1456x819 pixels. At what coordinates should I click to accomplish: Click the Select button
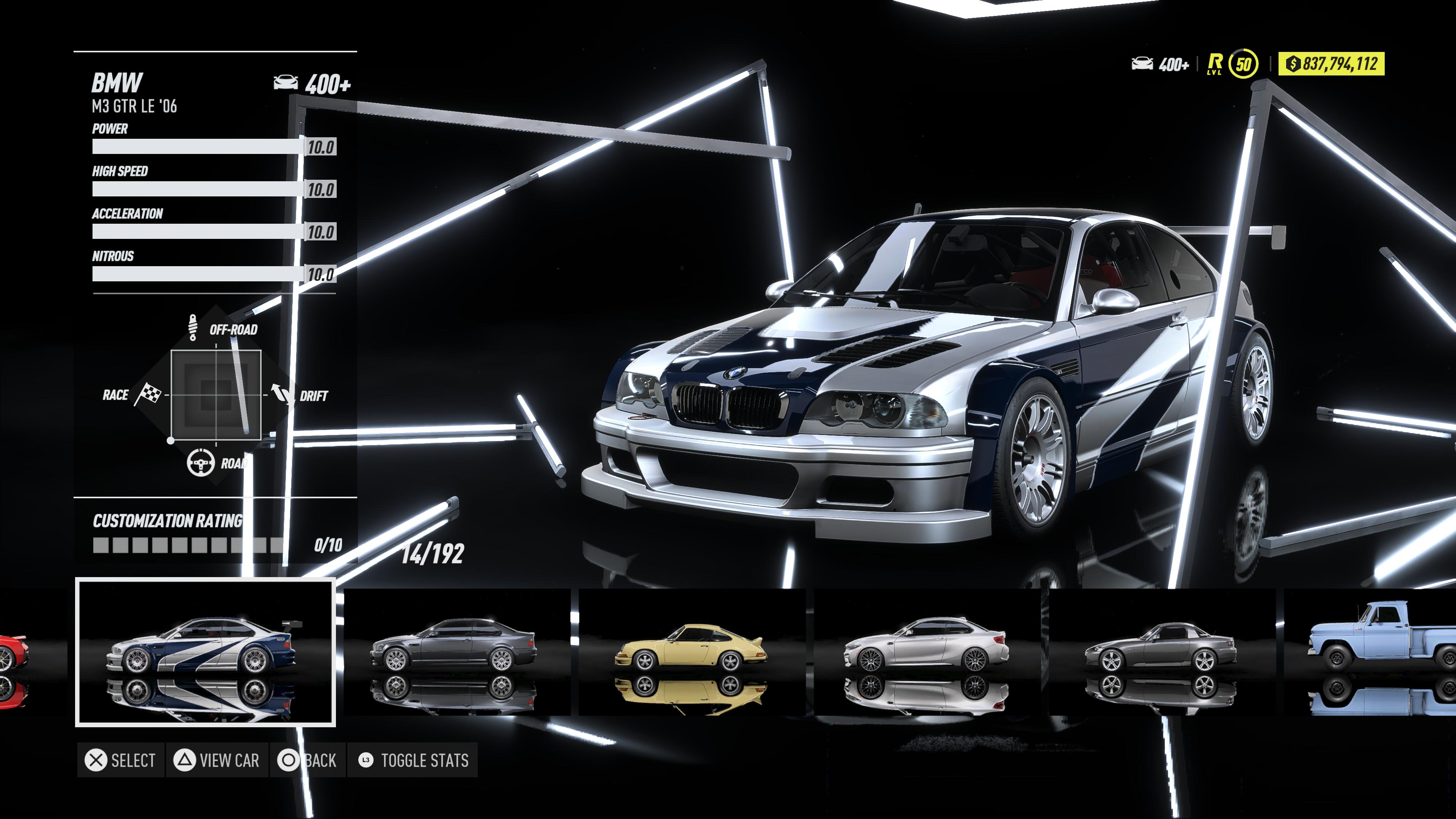point(121,760)
